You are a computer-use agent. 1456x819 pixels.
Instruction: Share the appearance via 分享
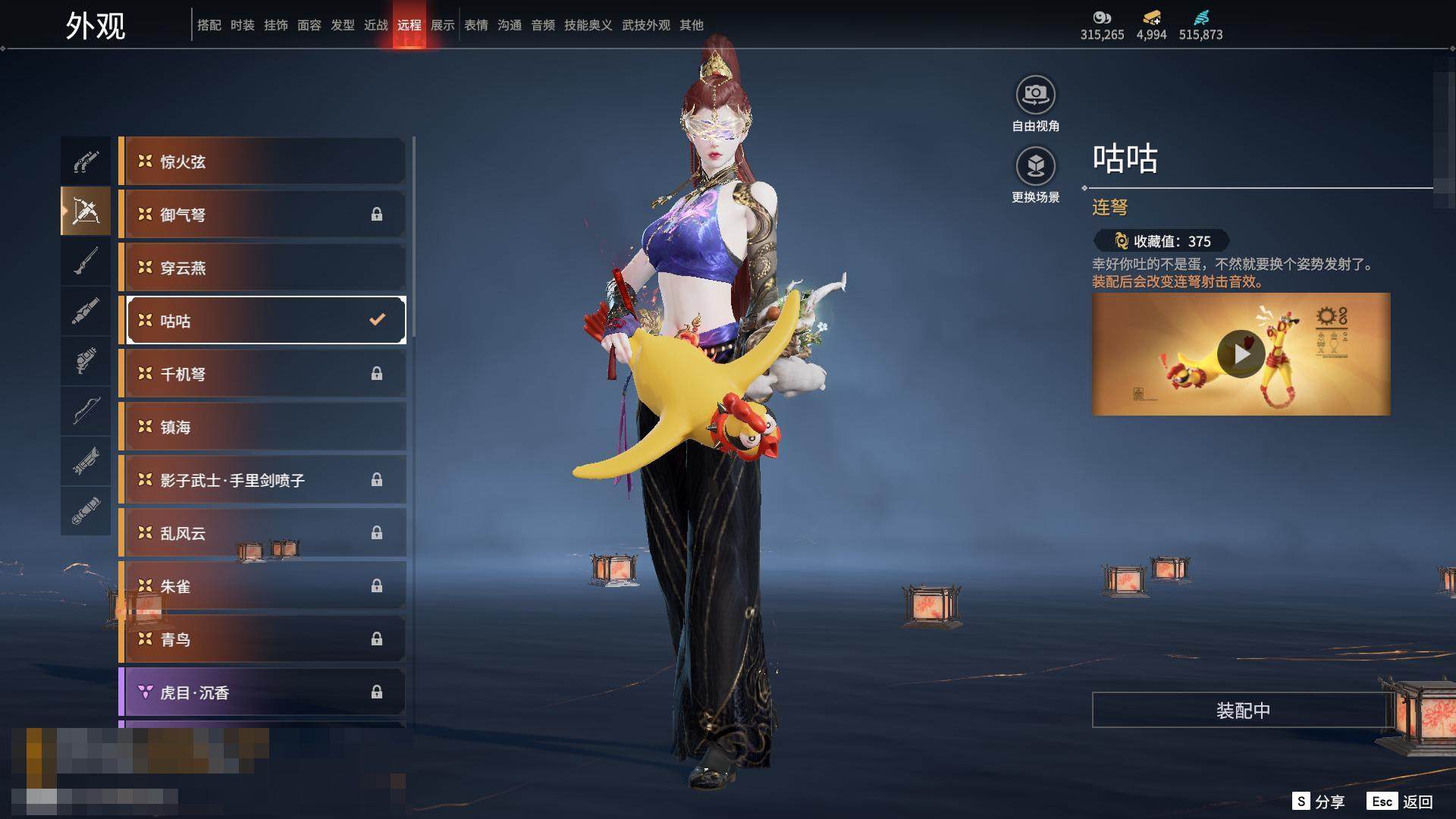pyautogui.click(x=1319, y=802)
